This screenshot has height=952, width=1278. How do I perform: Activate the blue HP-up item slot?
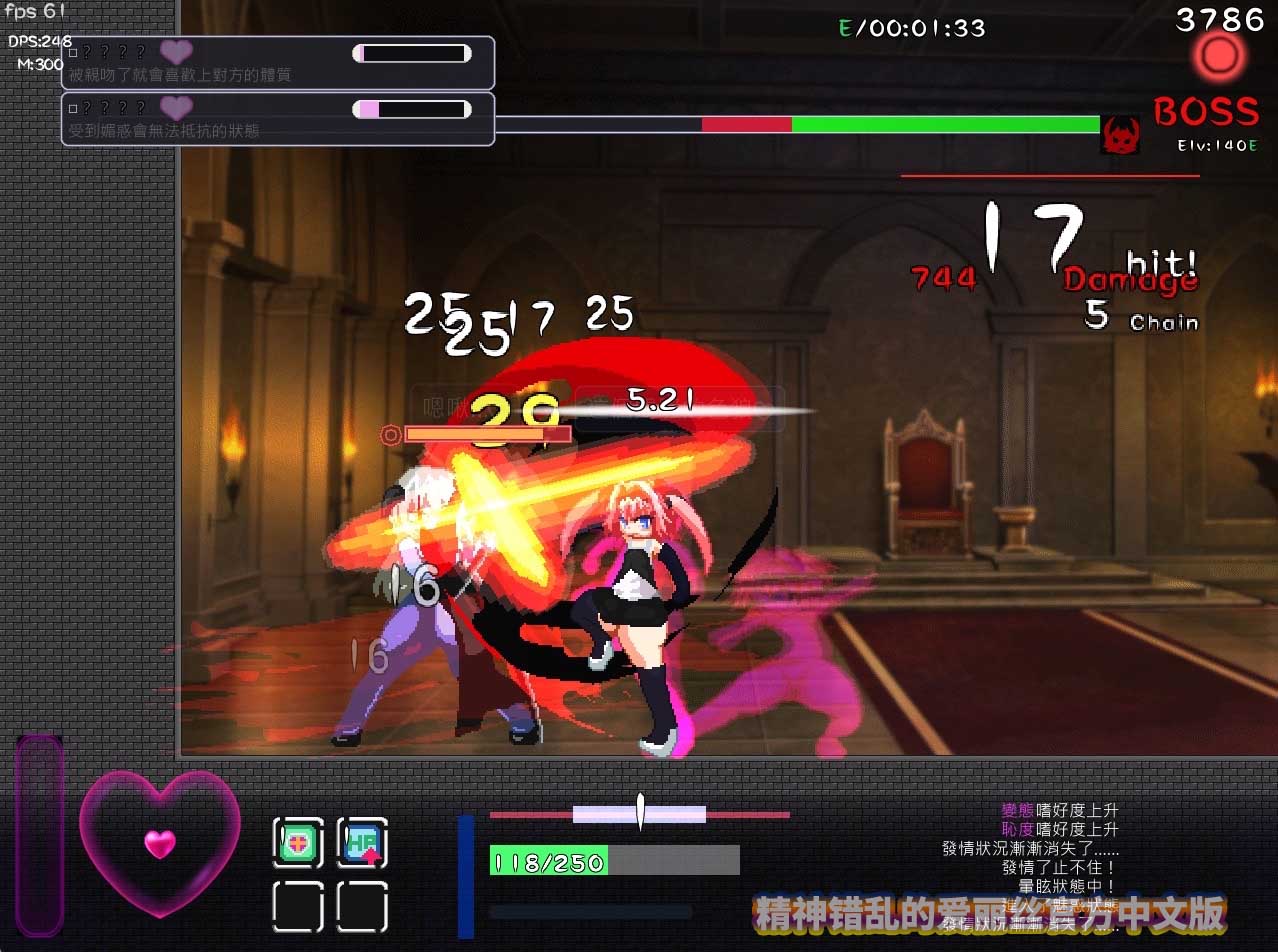[x=362, y=843]
